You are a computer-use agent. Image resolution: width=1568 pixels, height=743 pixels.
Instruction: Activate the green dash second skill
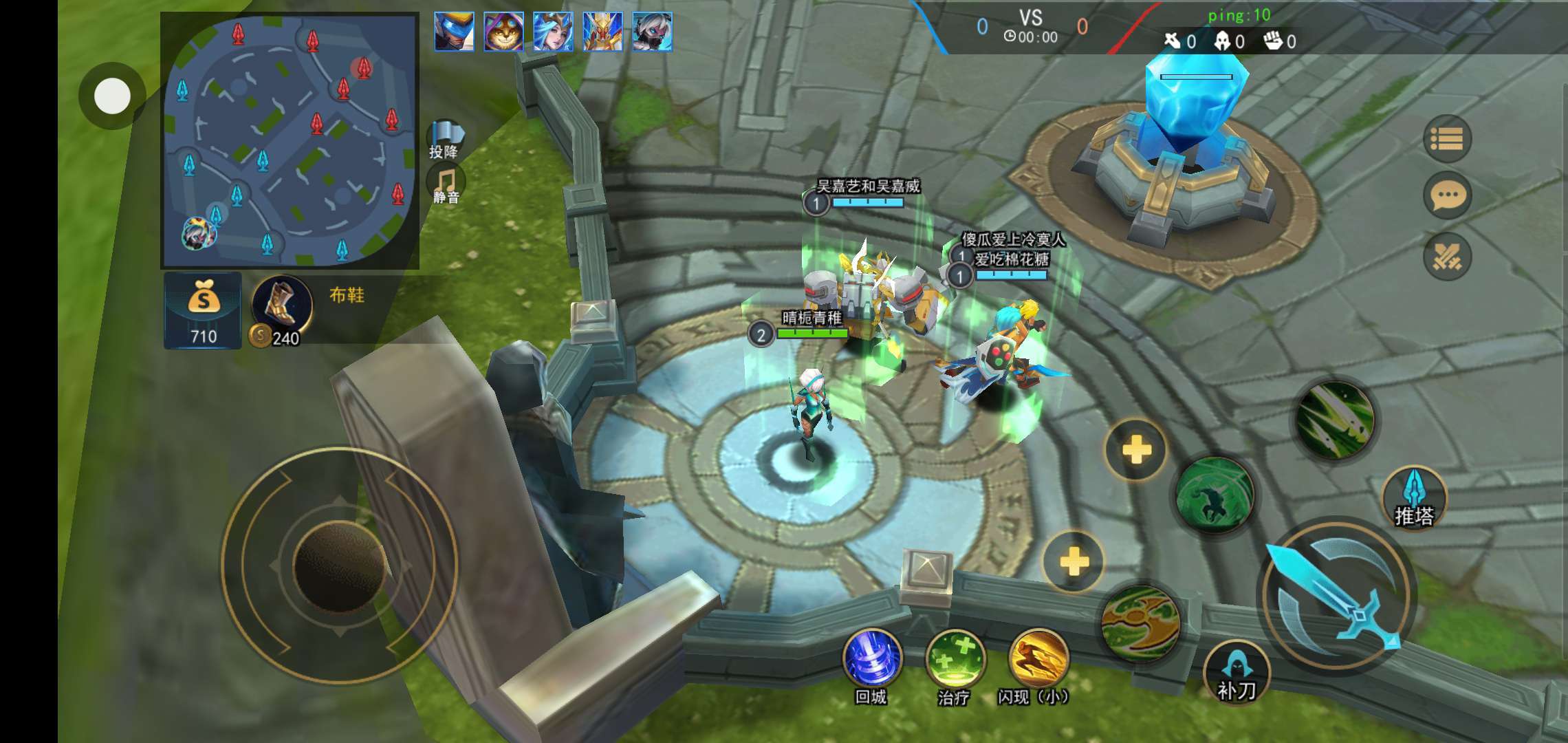tap(1215, 495)
